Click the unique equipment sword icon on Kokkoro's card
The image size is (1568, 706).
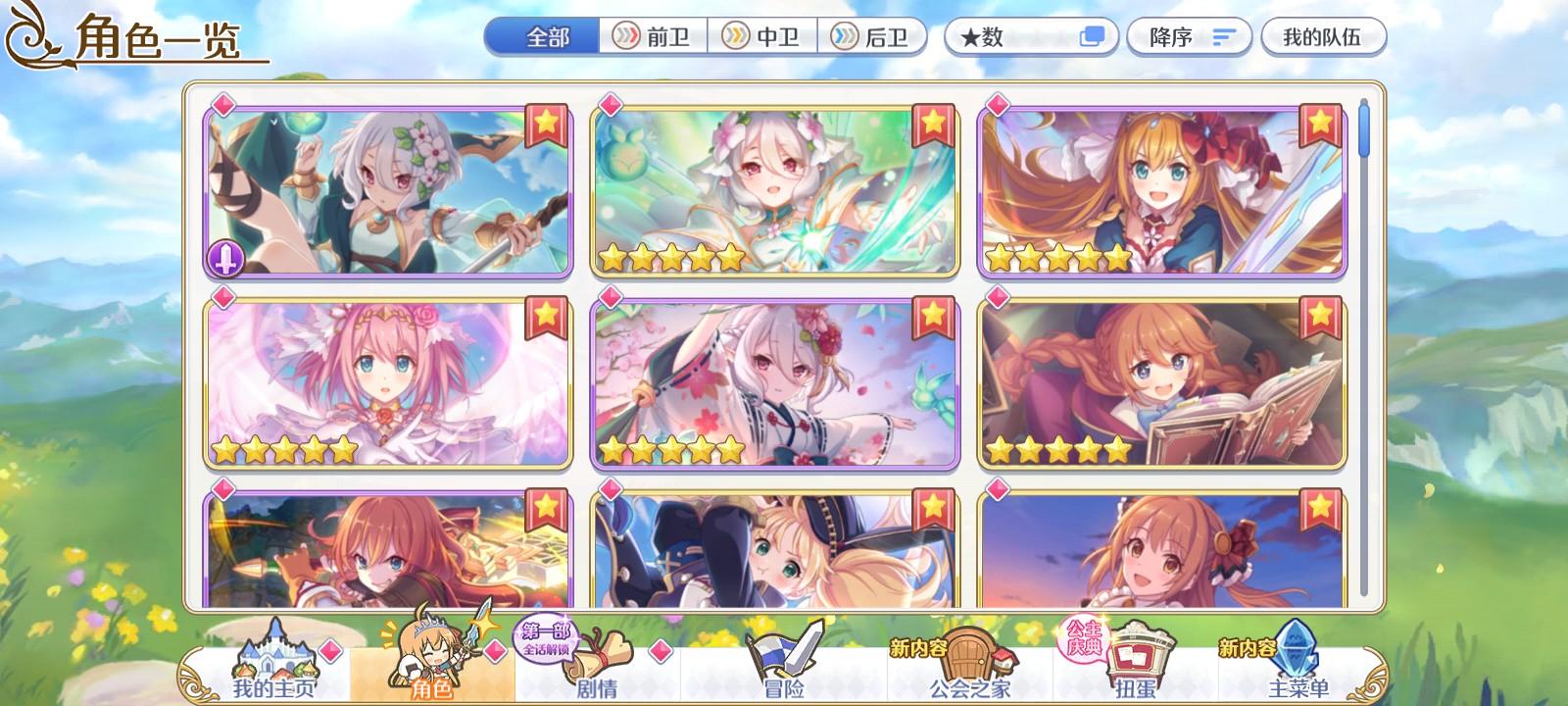(224, 257)
